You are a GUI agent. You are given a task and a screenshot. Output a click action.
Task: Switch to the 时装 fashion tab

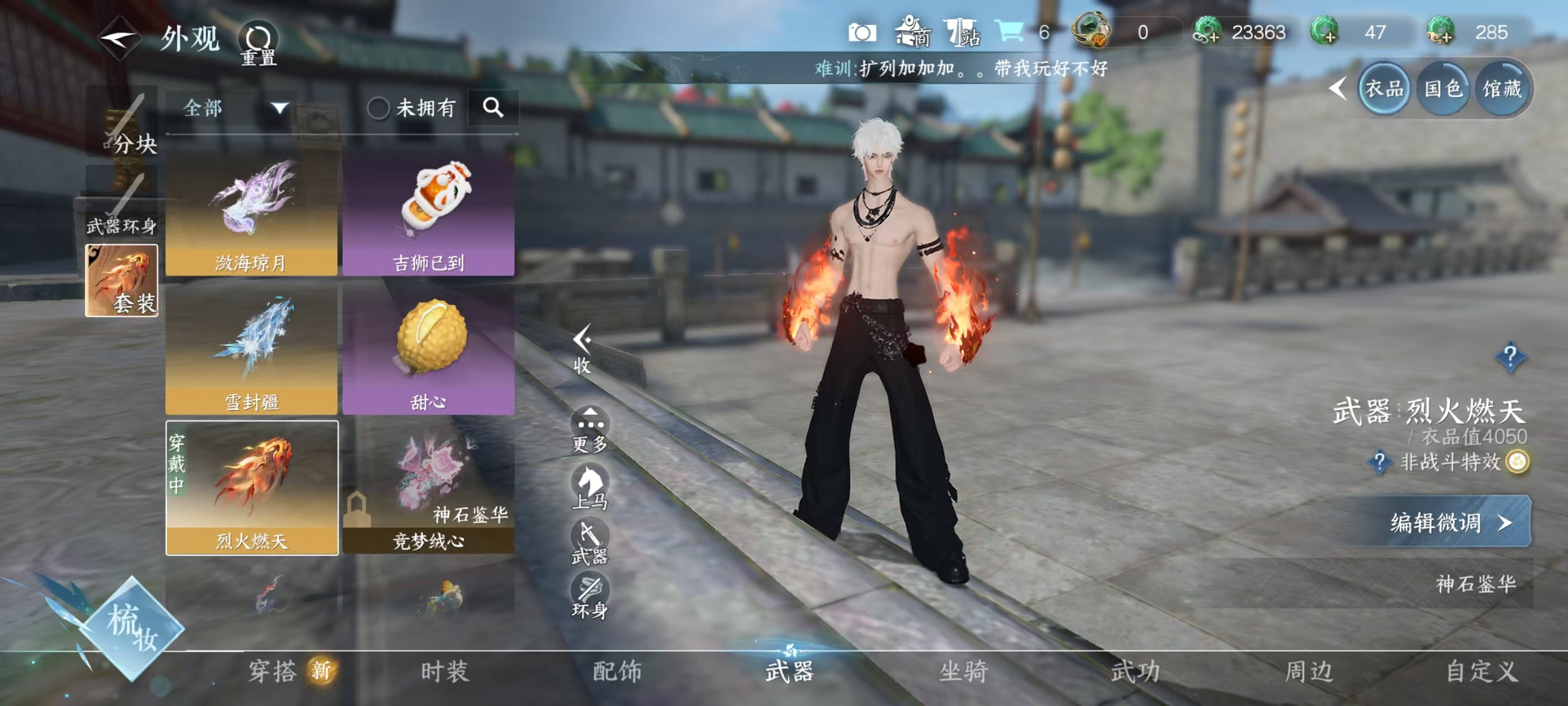pos(445,671)
